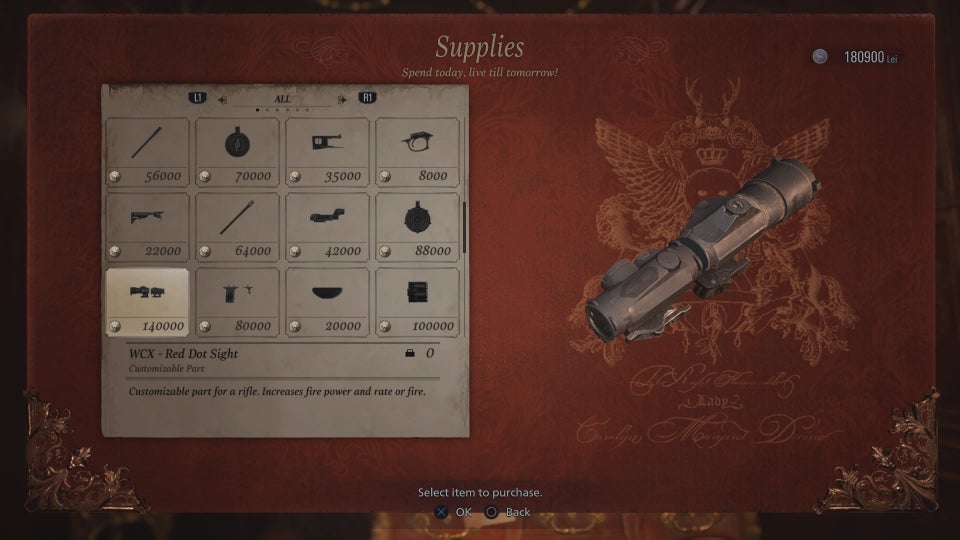Choose the gun stock priced 22000

(147, 227)
